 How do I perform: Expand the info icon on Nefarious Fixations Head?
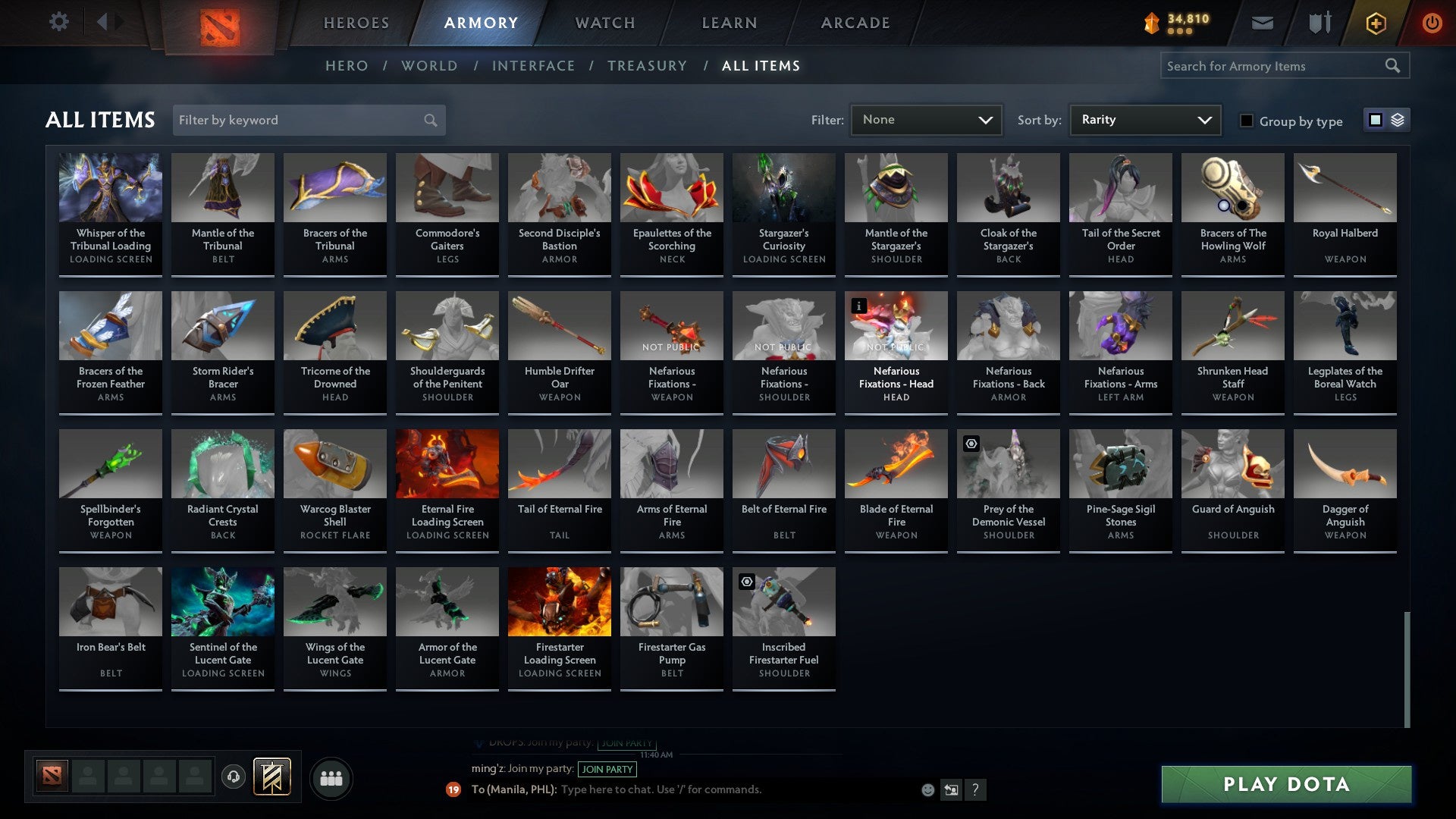[858, 306]
